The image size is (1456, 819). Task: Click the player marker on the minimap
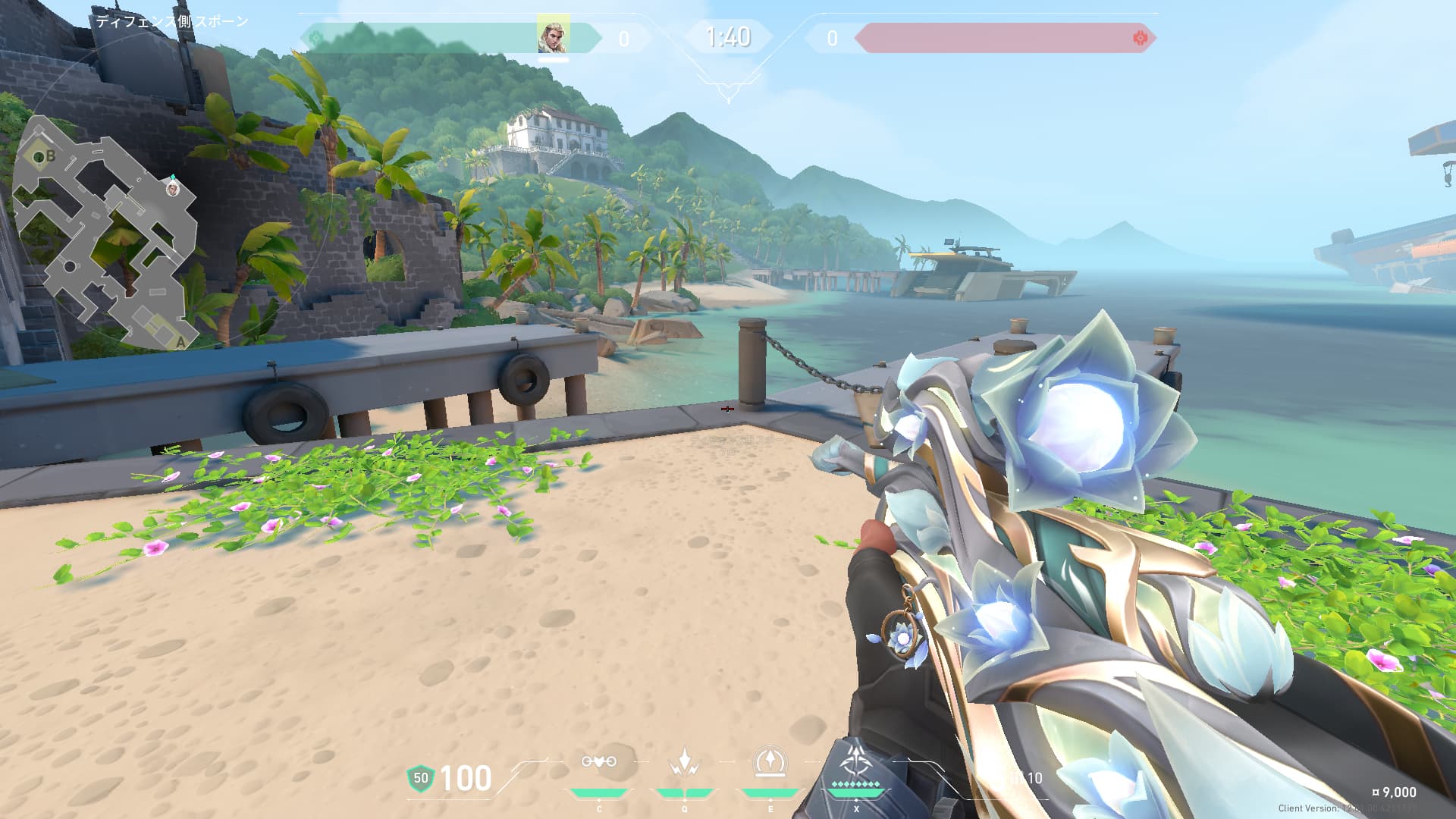pos(173,189)
